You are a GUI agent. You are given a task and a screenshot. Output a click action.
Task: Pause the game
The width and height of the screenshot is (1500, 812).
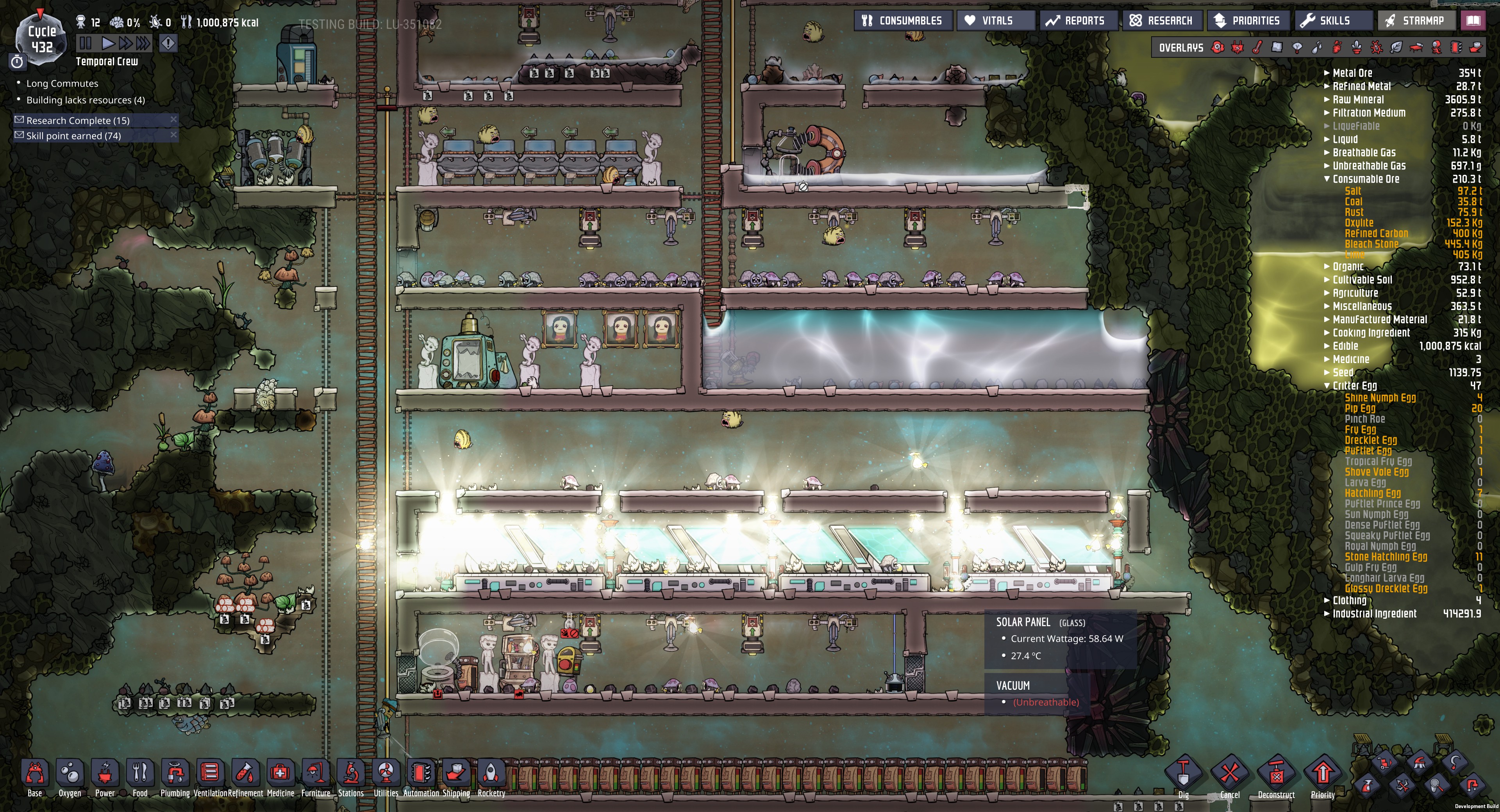pos(85,44)
